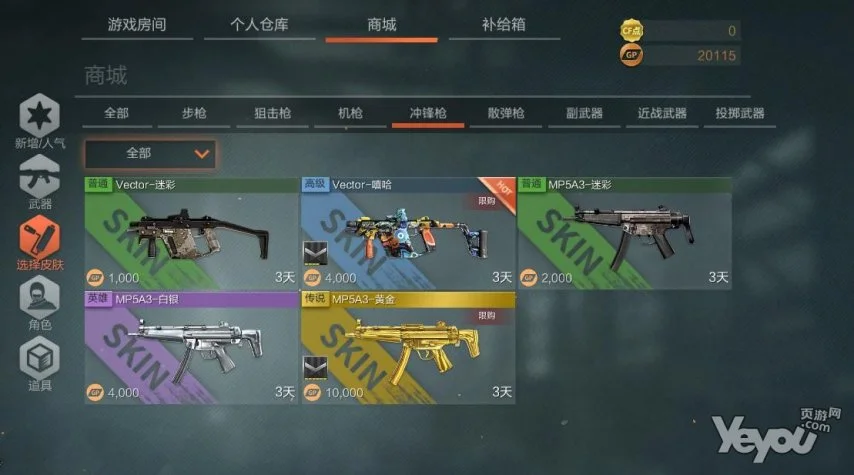Viewport: 854px width, 475px height.
Task: Select the 冲锋枪 category tab
Action: (423, 114)
